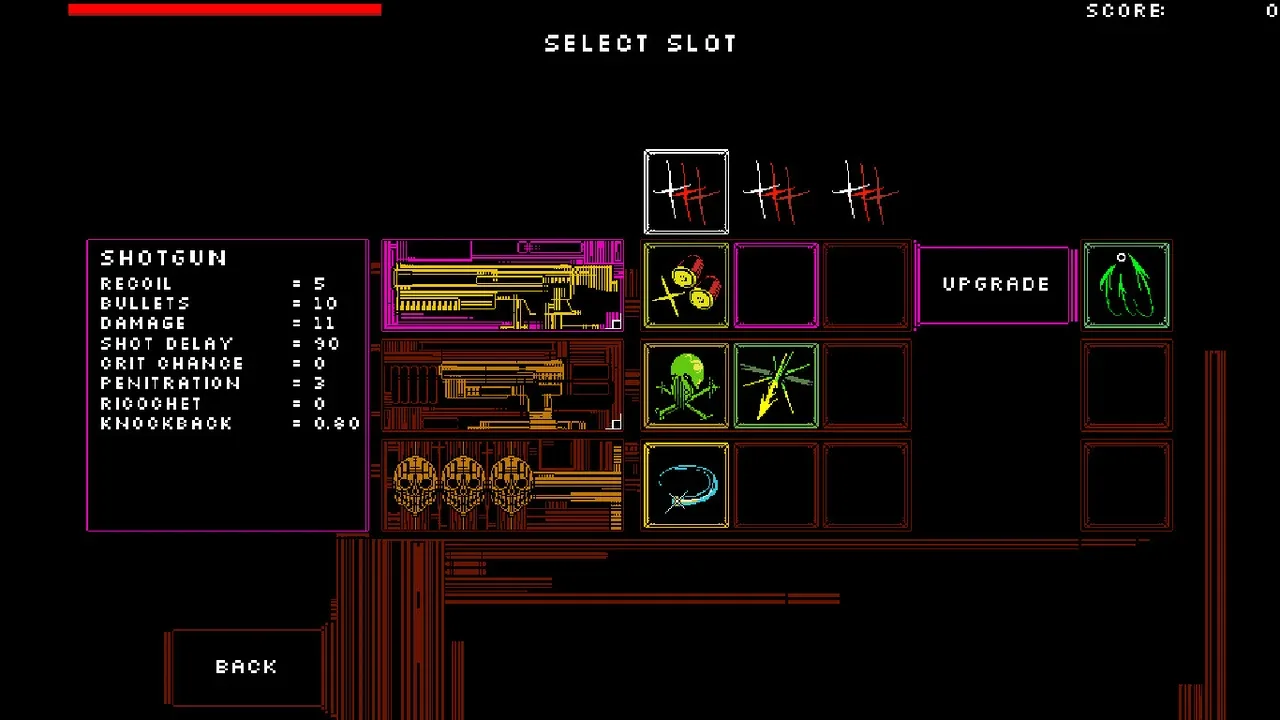Select the green skull crossbones mod
This screenshot has width=1280, height=720.
point(686,385)
